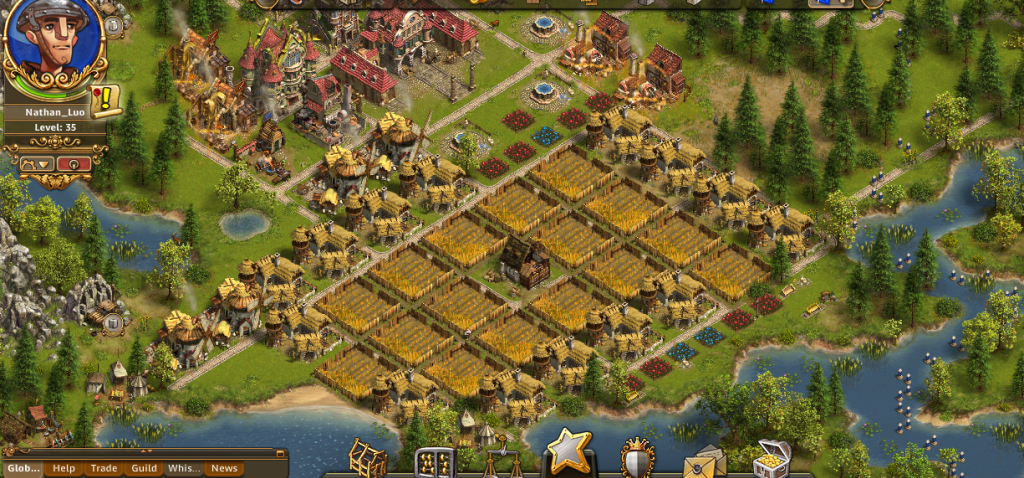Screen dimensions: 1024x478
Task: Switch to the Trade chat tab
Action: click(x=103, y=468)
